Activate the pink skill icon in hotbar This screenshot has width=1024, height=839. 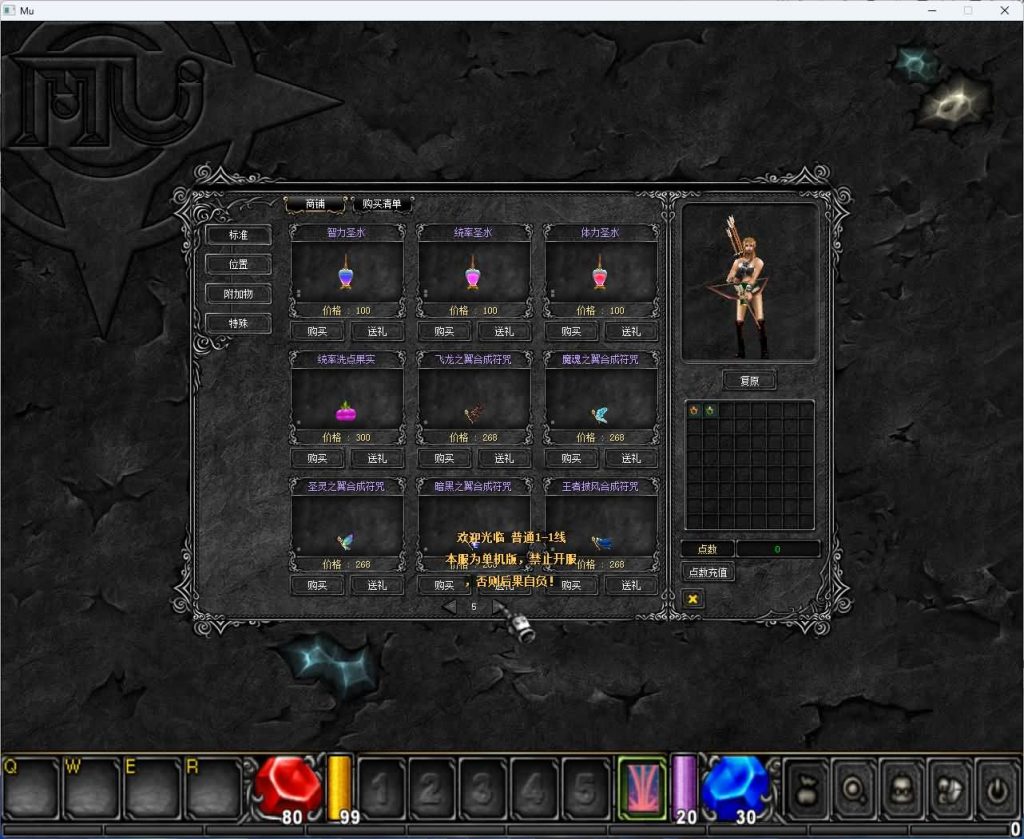click(x=642, y=786)
